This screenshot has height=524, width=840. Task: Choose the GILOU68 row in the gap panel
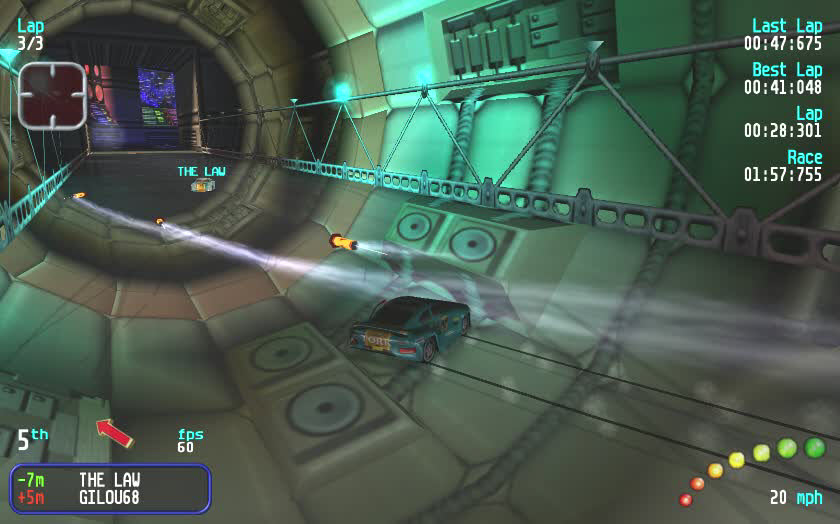pos(110,497)
